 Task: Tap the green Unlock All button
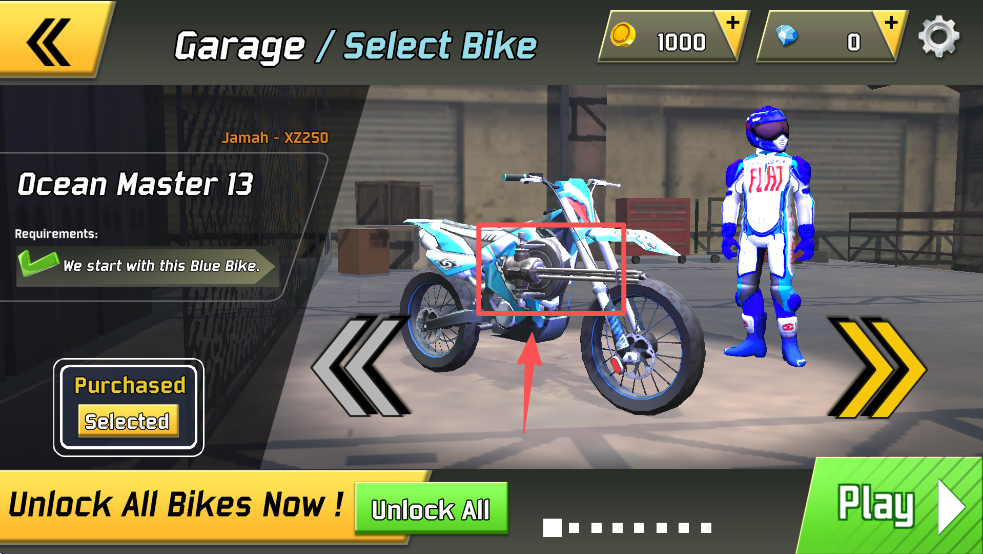pos(431,509)
